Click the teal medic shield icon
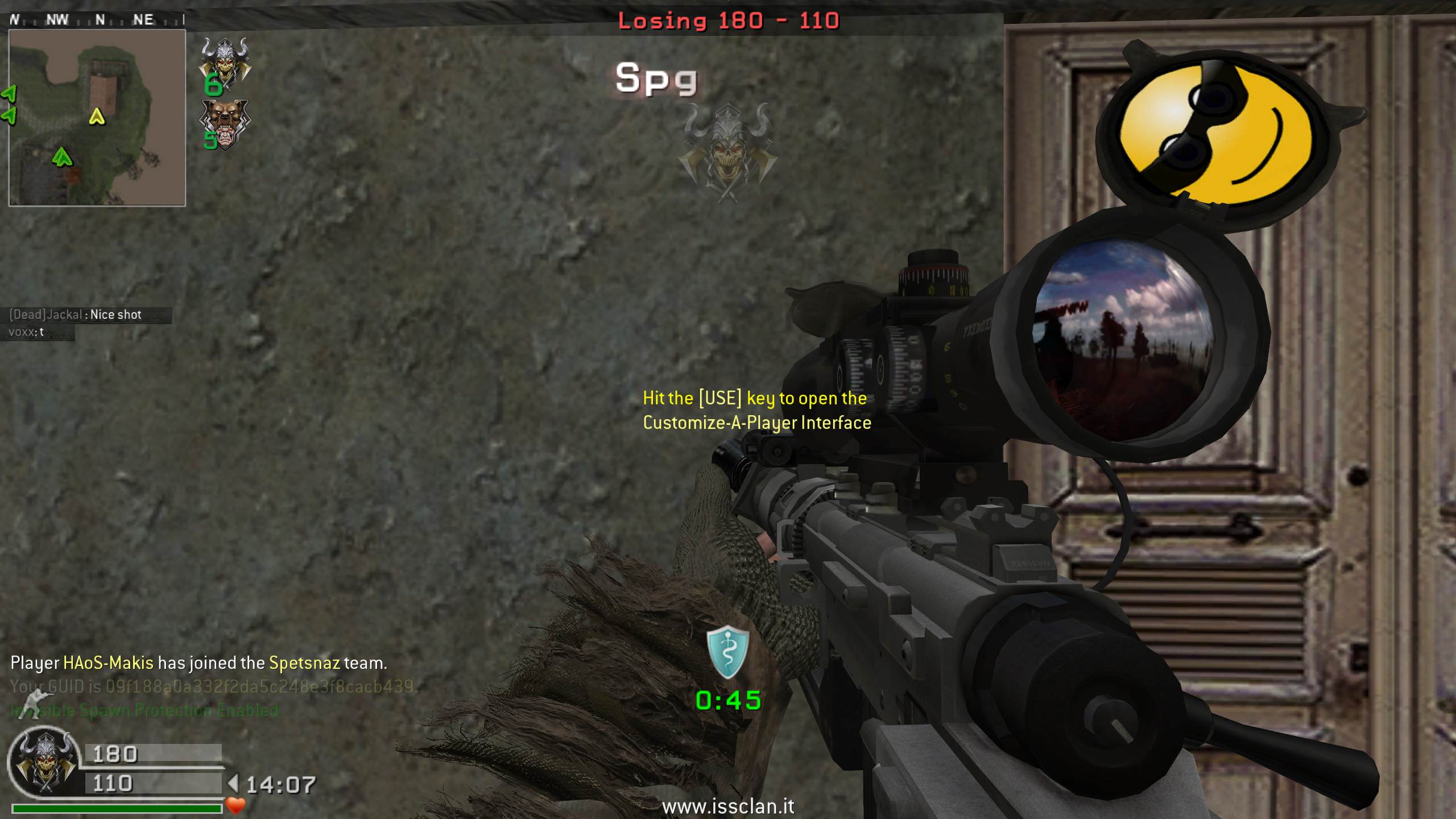1456x819 pixels. point(727,652)
